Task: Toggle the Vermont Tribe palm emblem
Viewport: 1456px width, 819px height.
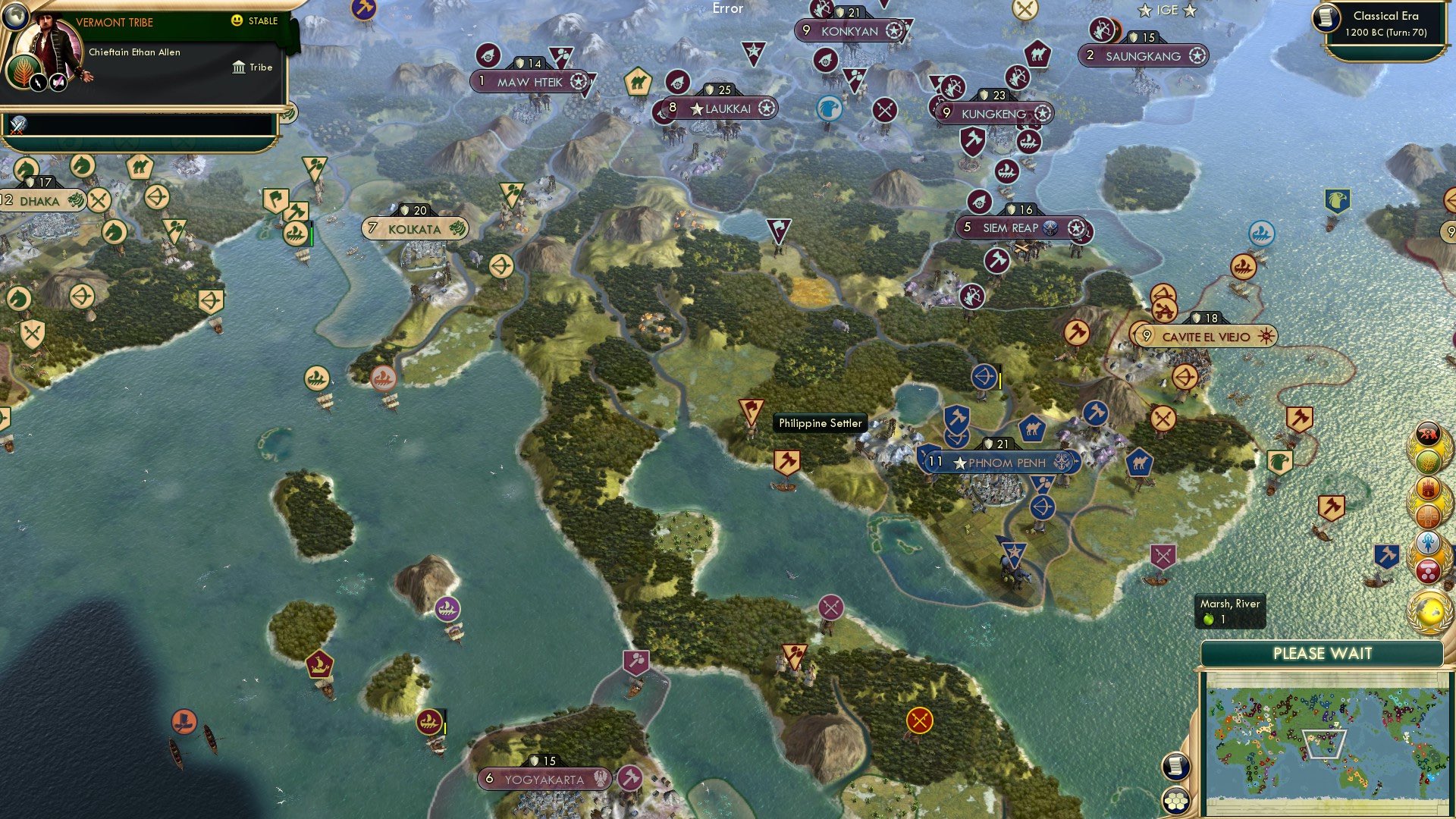Action: [22, 73]
